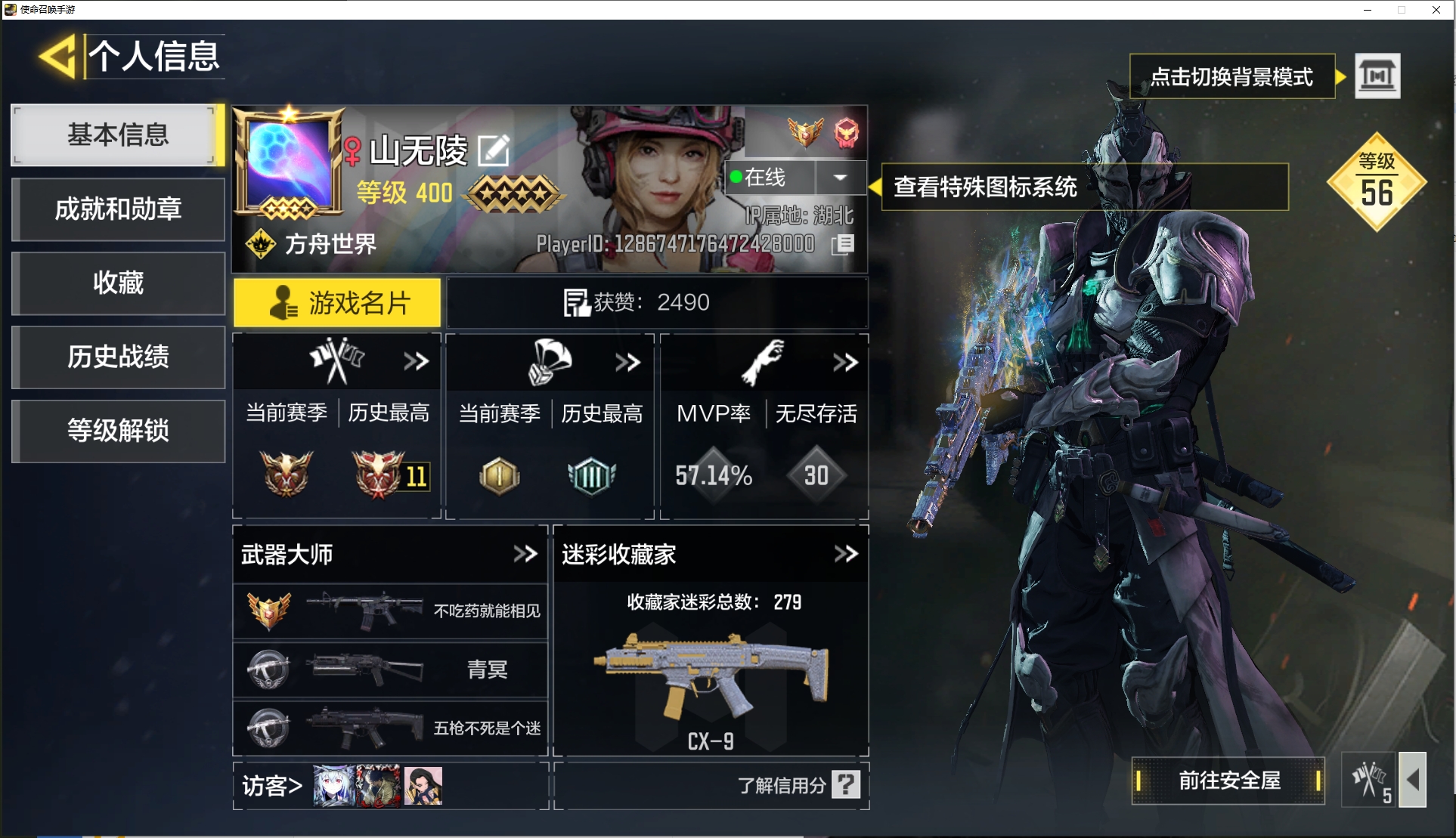Image resolution: width=1456 pixels, height=838 pixels.
Task: Edit the player name 山无陵
Action: pyautogui.click(x=494, y=150)
